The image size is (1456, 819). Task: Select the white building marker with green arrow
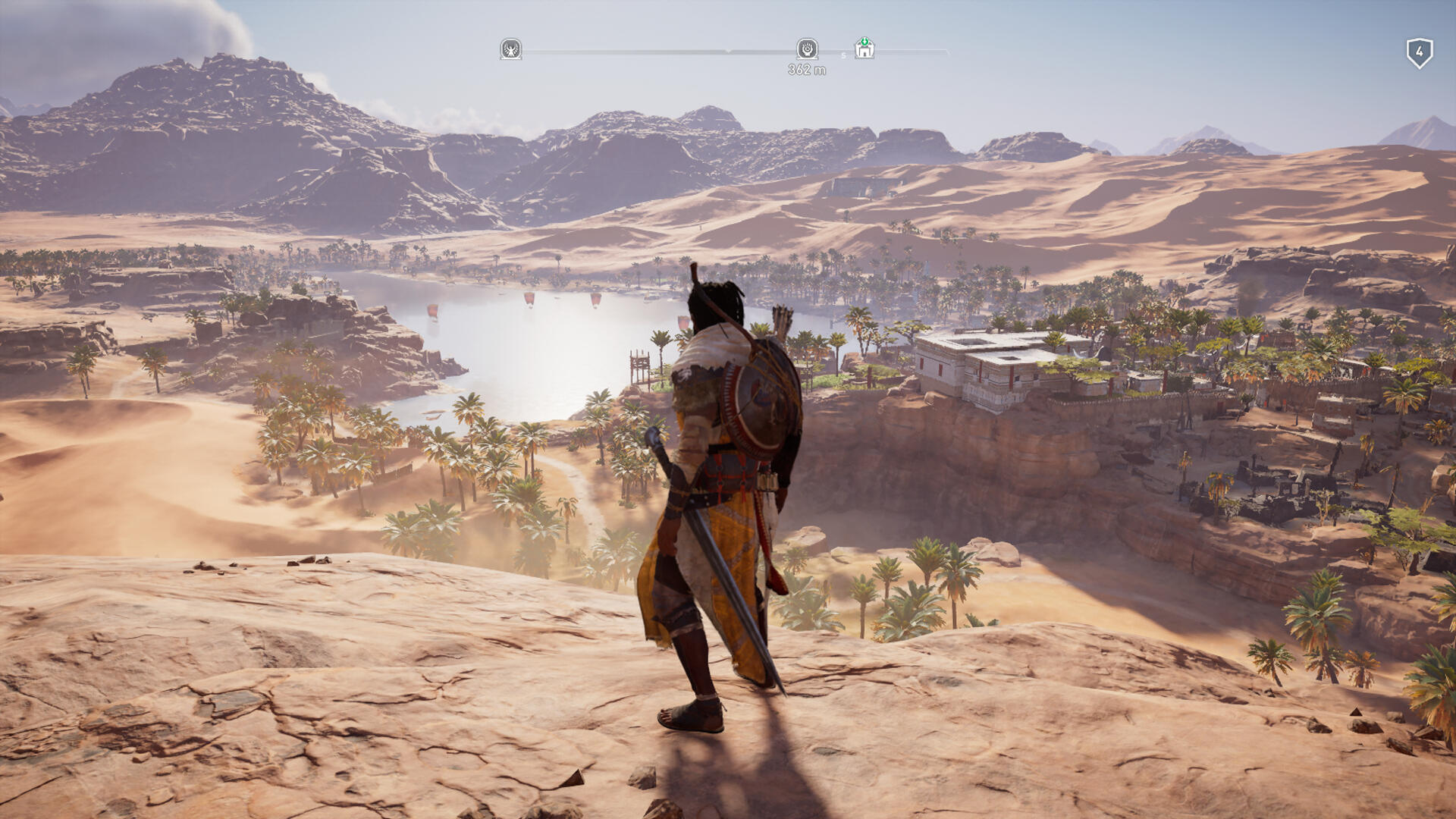[864, 49]
